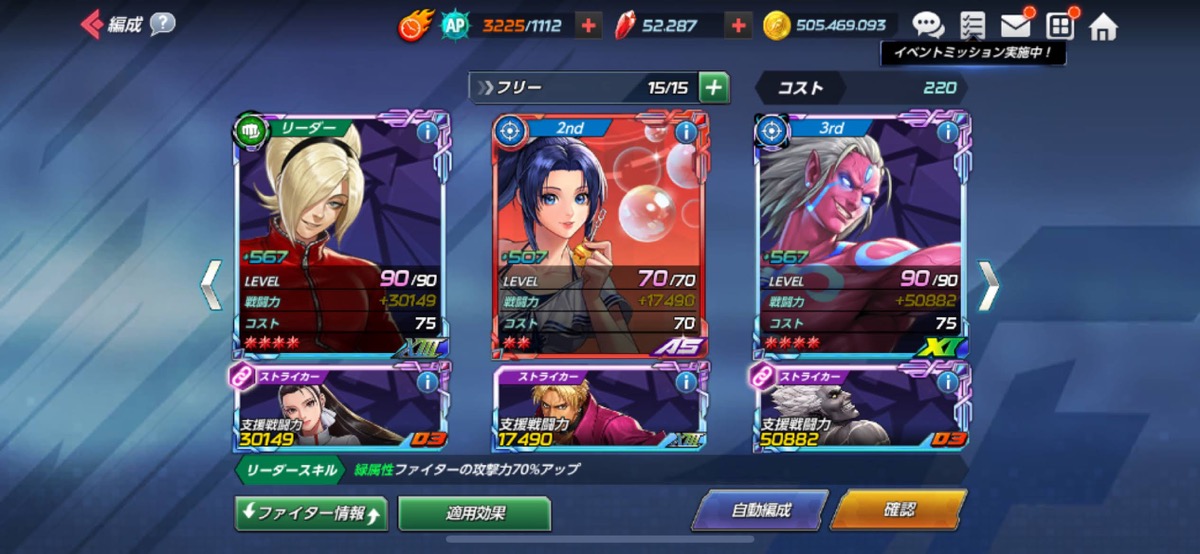Add a team slot with green plus
Screen dimensions: 1200x554
click(x=714, y=88)
